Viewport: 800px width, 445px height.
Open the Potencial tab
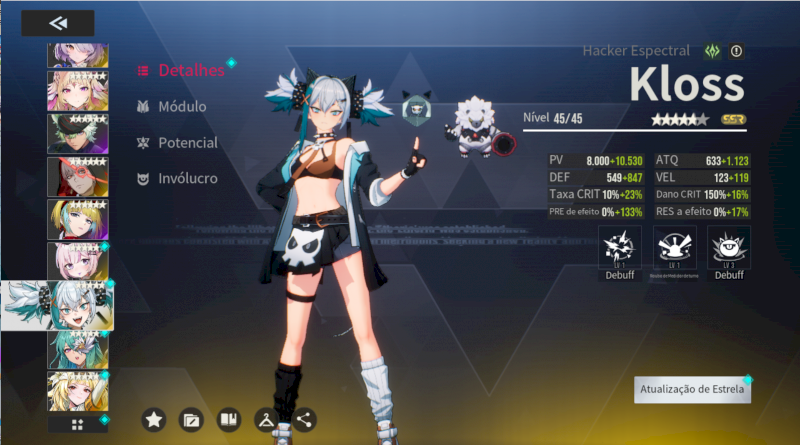pyautogui.click(x=187, y=143)
